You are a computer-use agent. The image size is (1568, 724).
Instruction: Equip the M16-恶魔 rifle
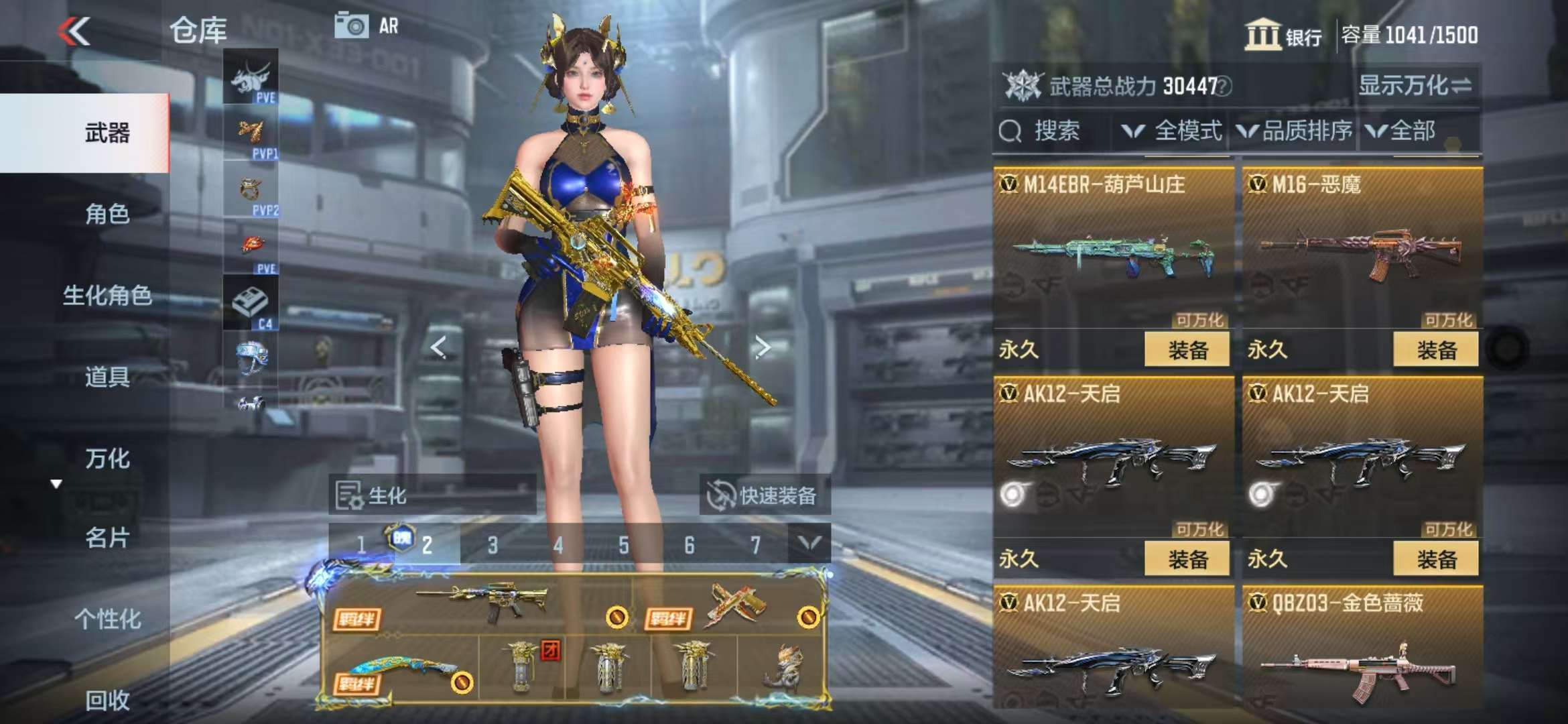pos(1435,349)
